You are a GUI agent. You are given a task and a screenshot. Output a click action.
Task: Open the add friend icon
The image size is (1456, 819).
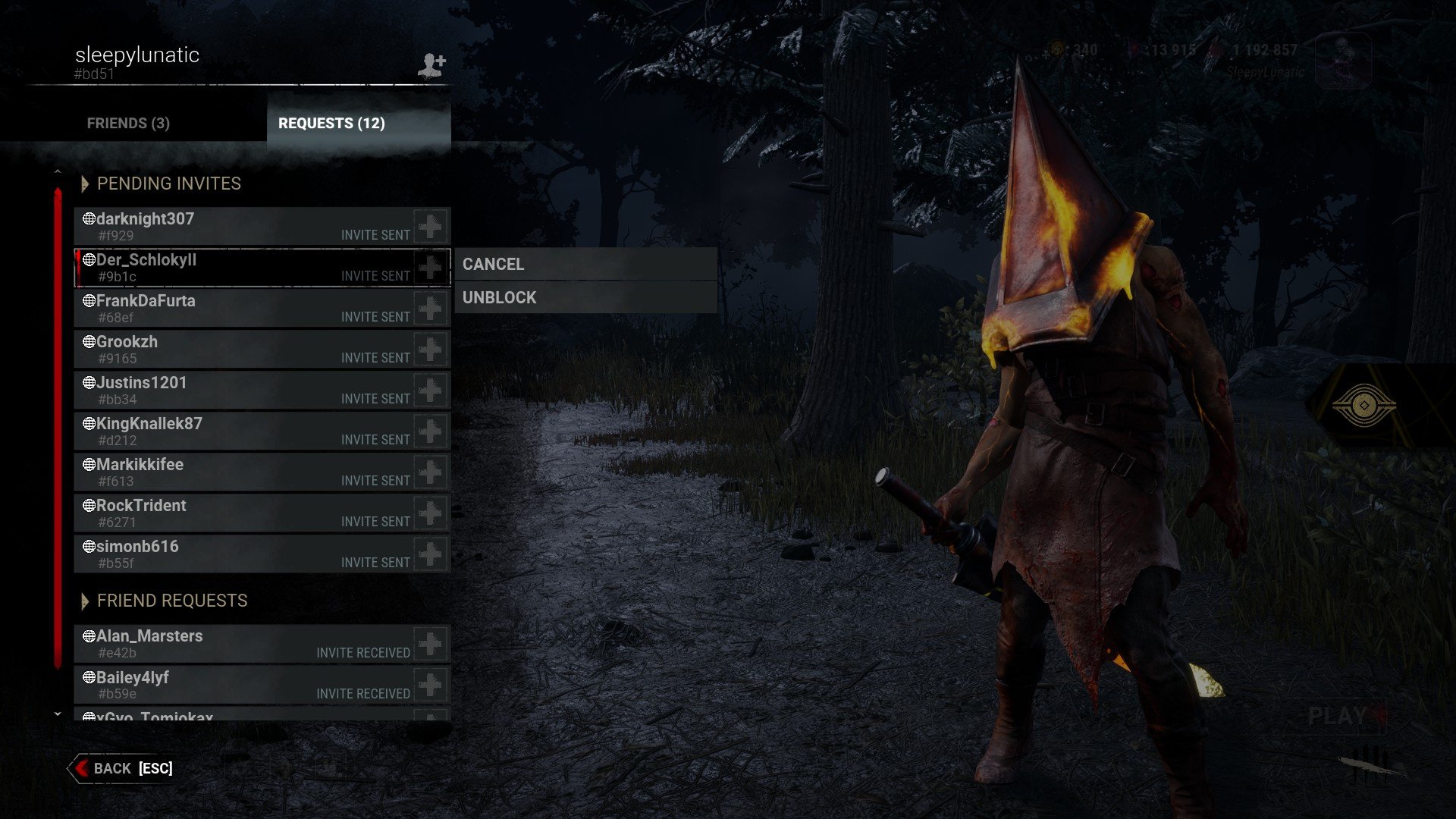coord(431,65)
